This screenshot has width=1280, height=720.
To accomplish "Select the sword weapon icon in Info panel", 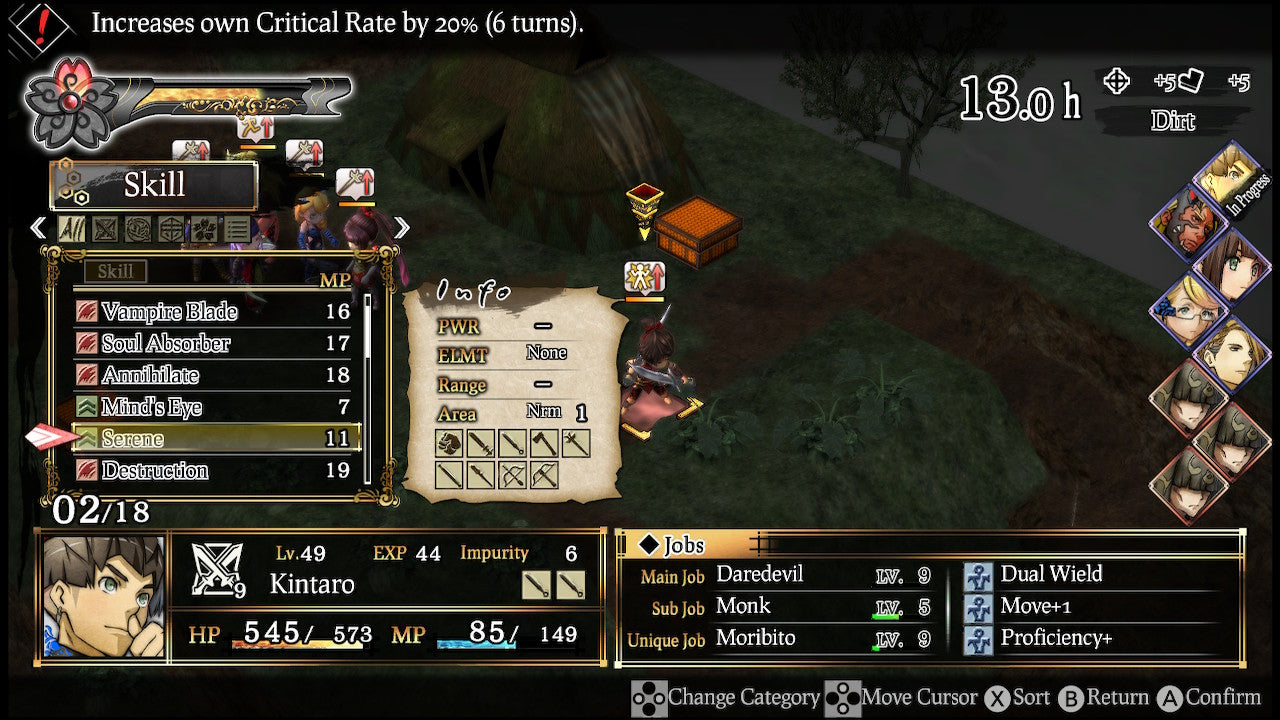I will [x=480, y=443].
